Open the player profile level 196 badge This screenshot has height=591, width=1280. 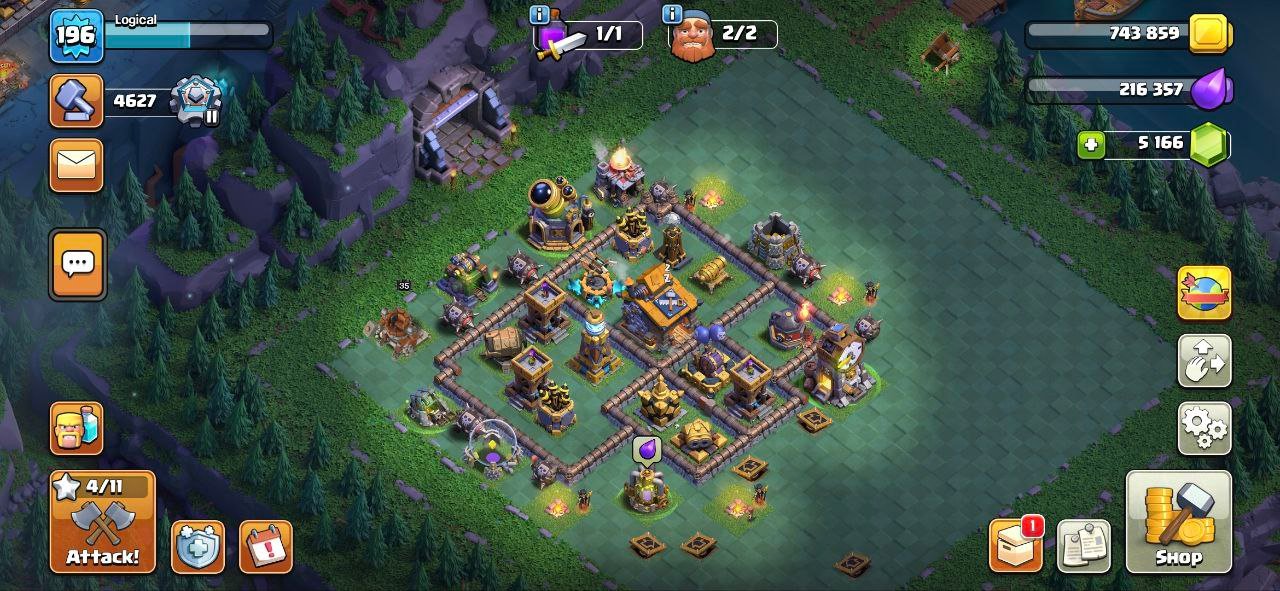(76, 36)
